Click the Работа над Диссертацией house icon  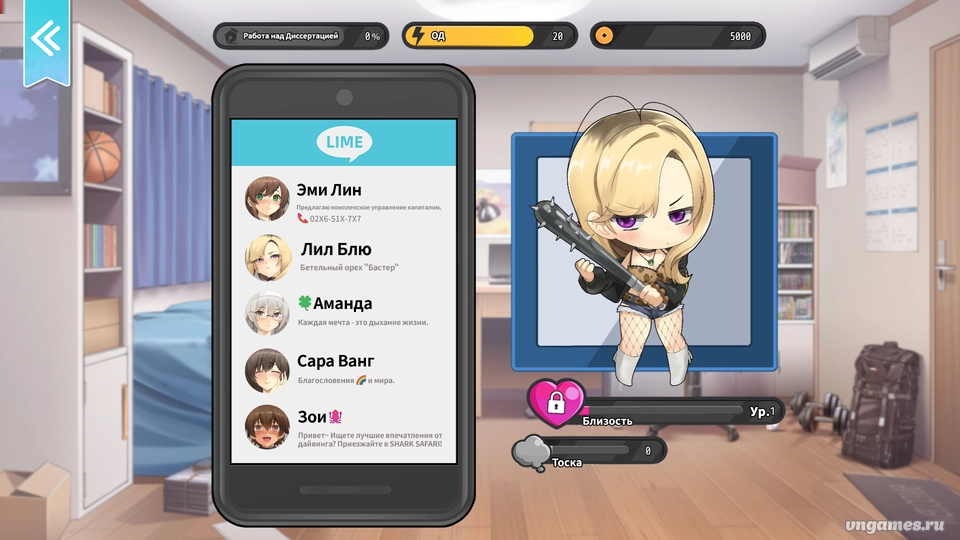tap(231, 36)
